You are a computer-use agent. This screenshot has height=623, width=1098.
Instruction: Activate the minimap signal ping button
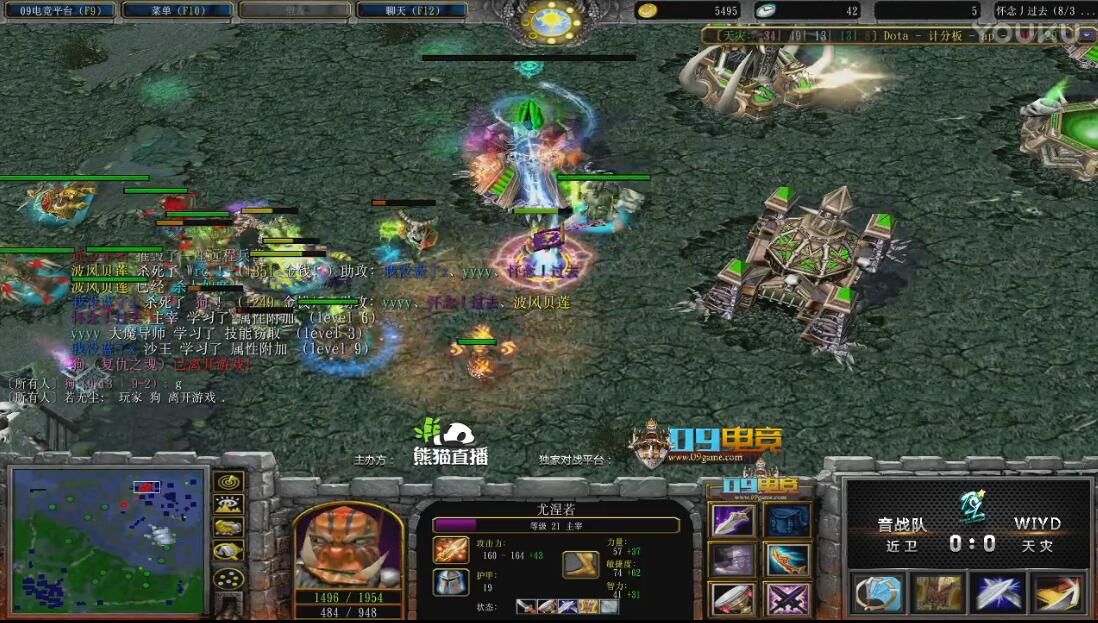(230, 483)
